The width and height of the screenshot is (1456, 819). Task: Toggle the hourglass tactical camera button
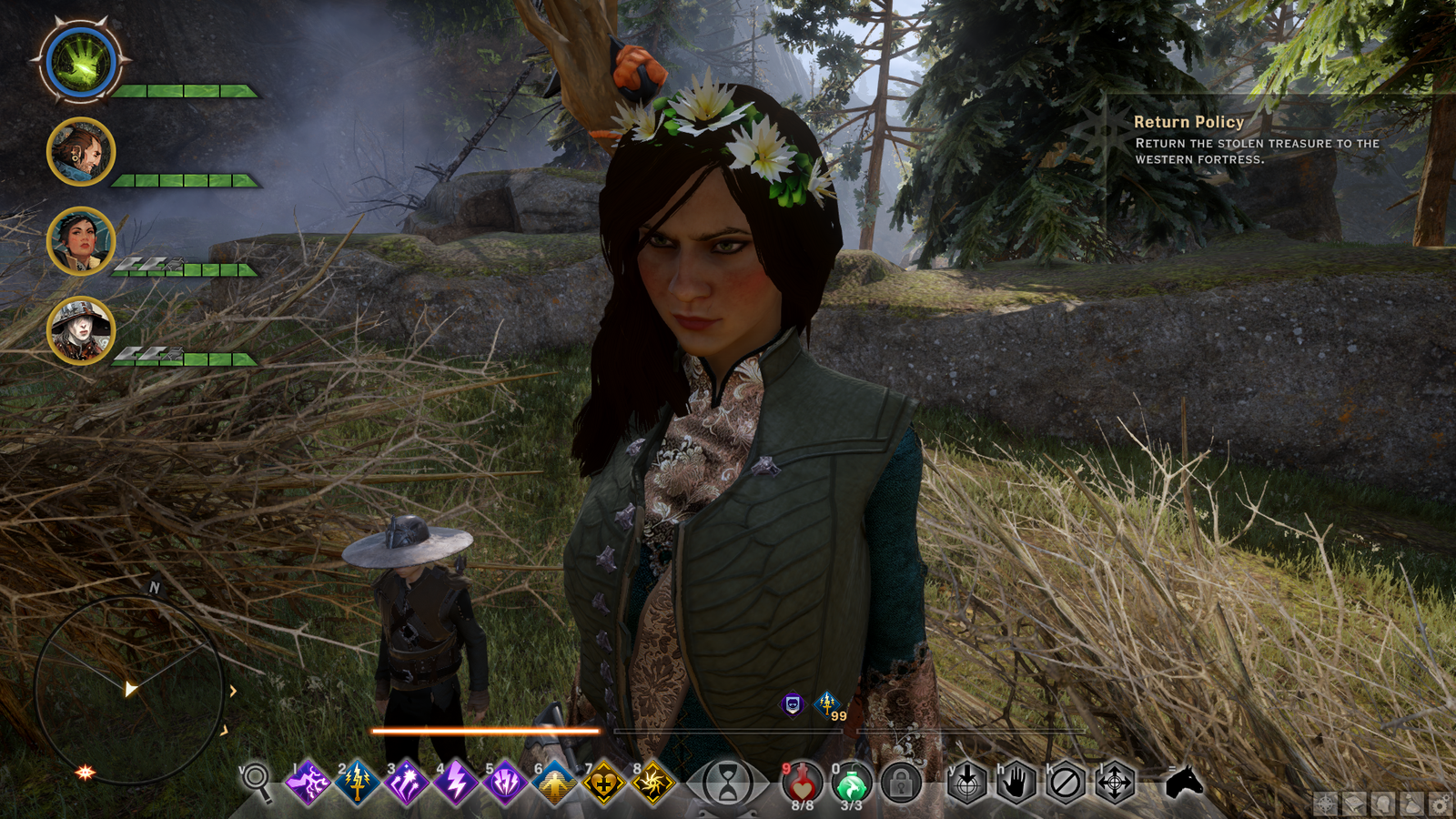coord(728,783)
